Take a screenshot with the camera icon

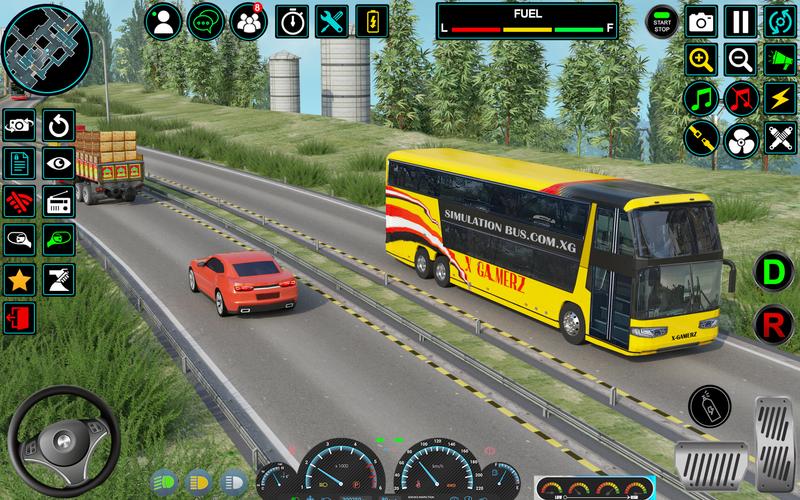pos(702,20)
